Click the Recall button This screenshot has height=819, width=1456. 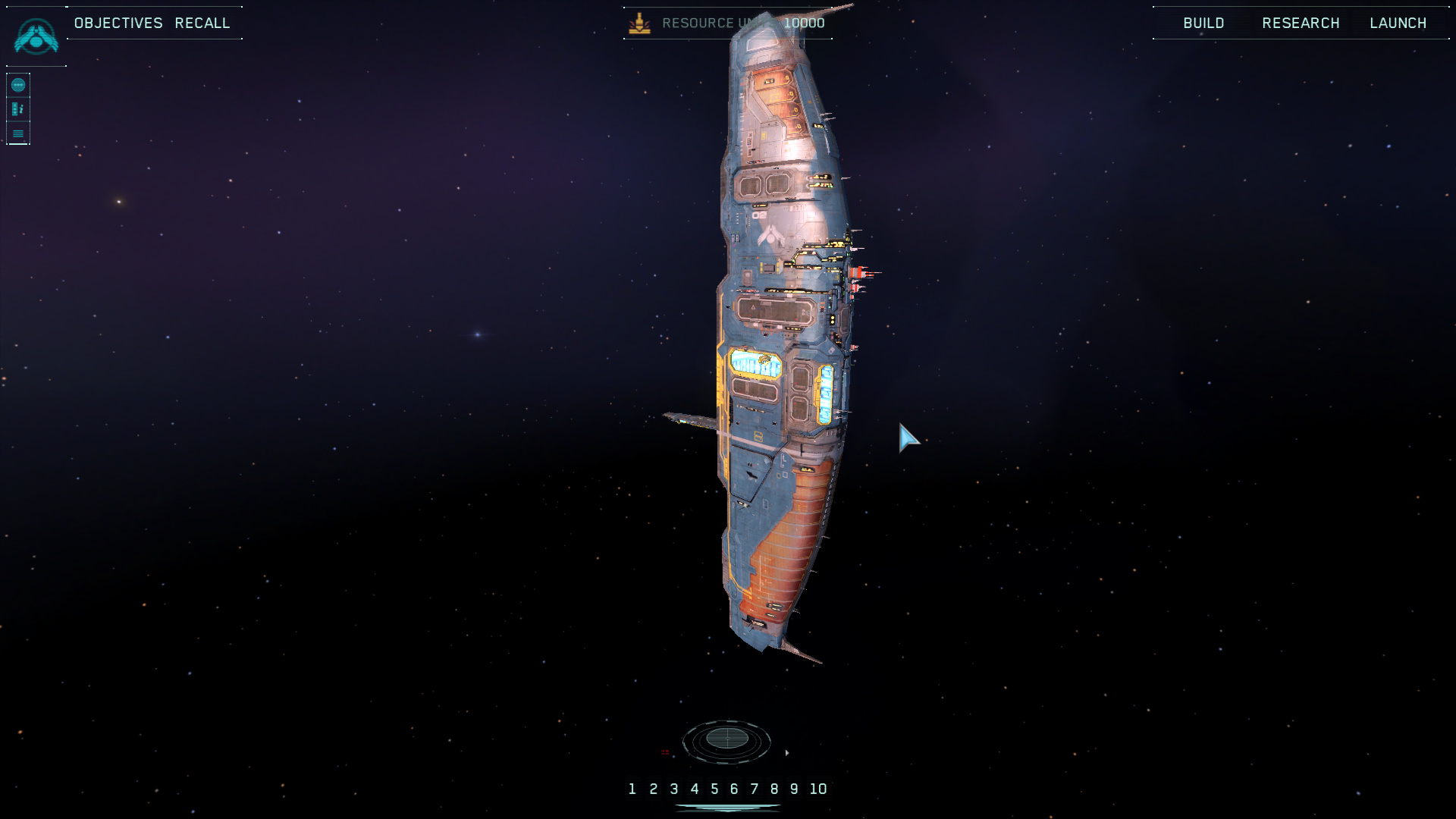pos(202,23)
